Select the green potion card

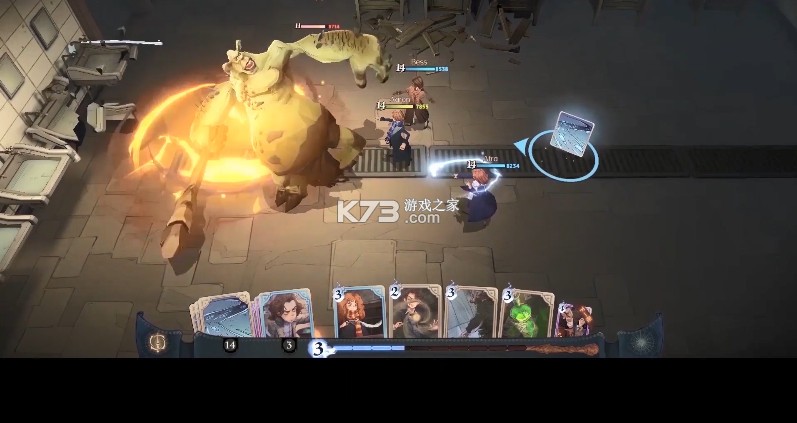click(526, 314)
